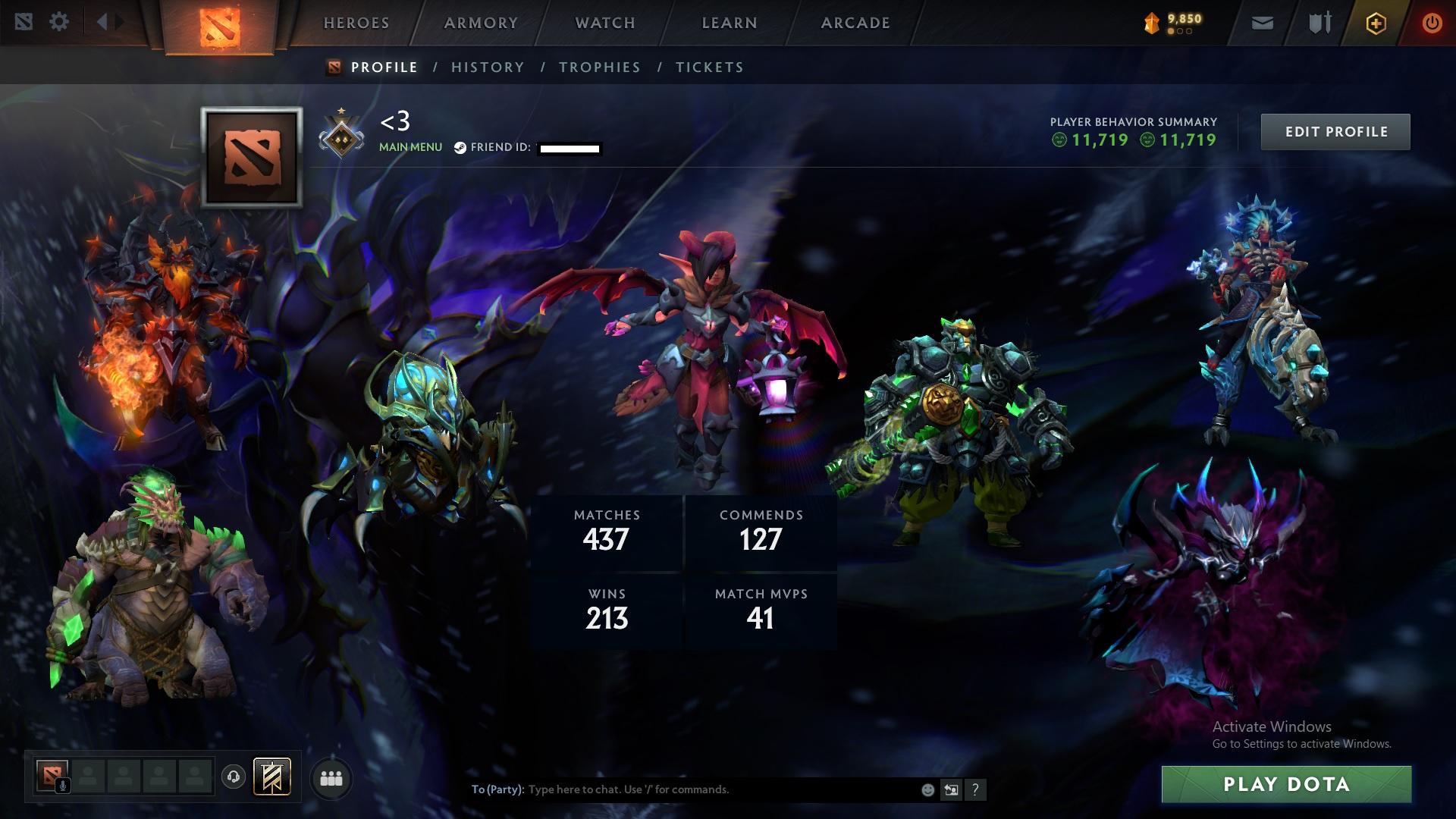The image size is (1456, 819).
Task: Open the friends list with the people icon
Action: click(332, 778)
